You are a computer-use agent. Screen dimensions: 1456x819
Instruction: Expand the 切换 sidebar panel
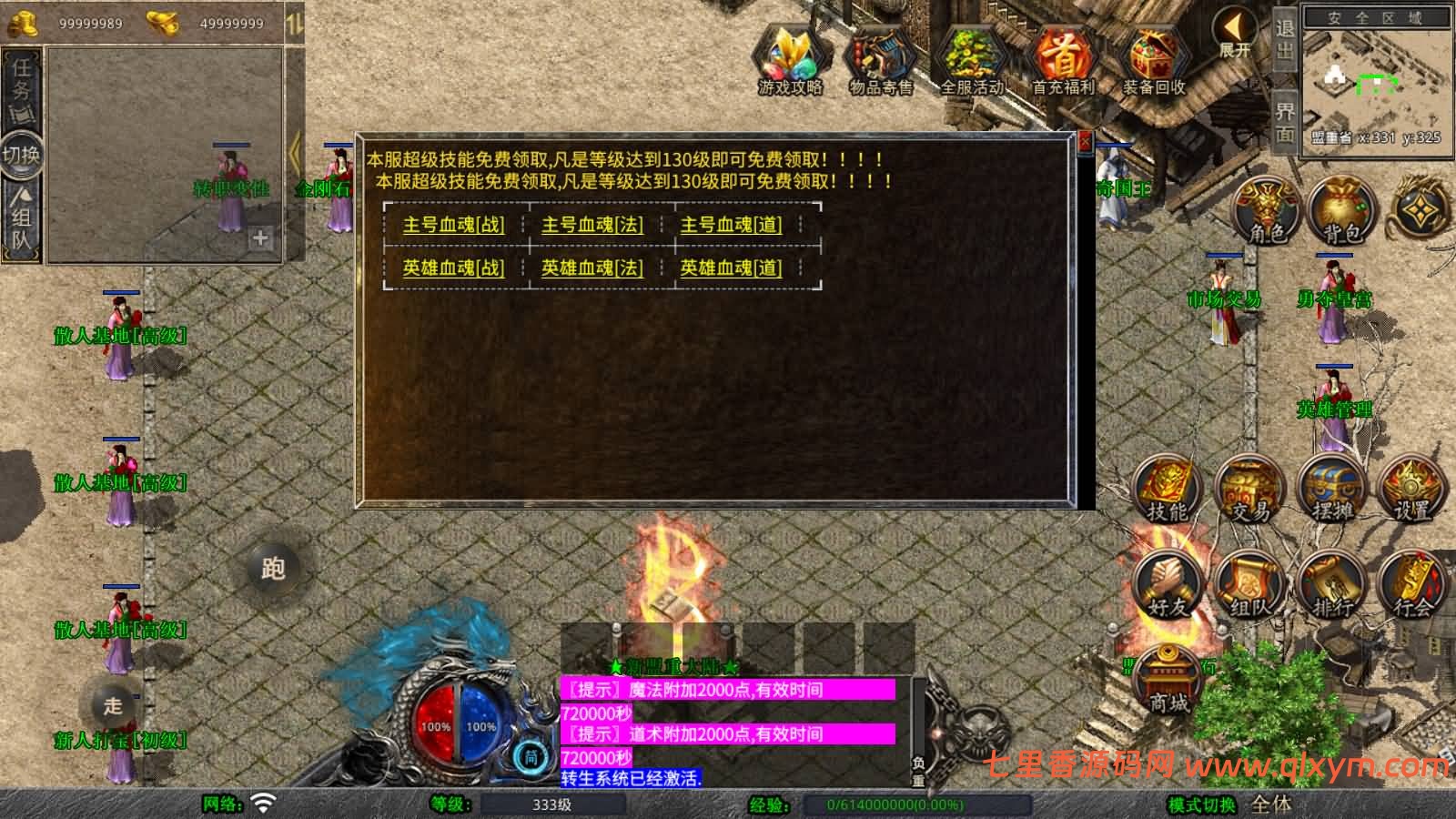(x=20, y=152)
